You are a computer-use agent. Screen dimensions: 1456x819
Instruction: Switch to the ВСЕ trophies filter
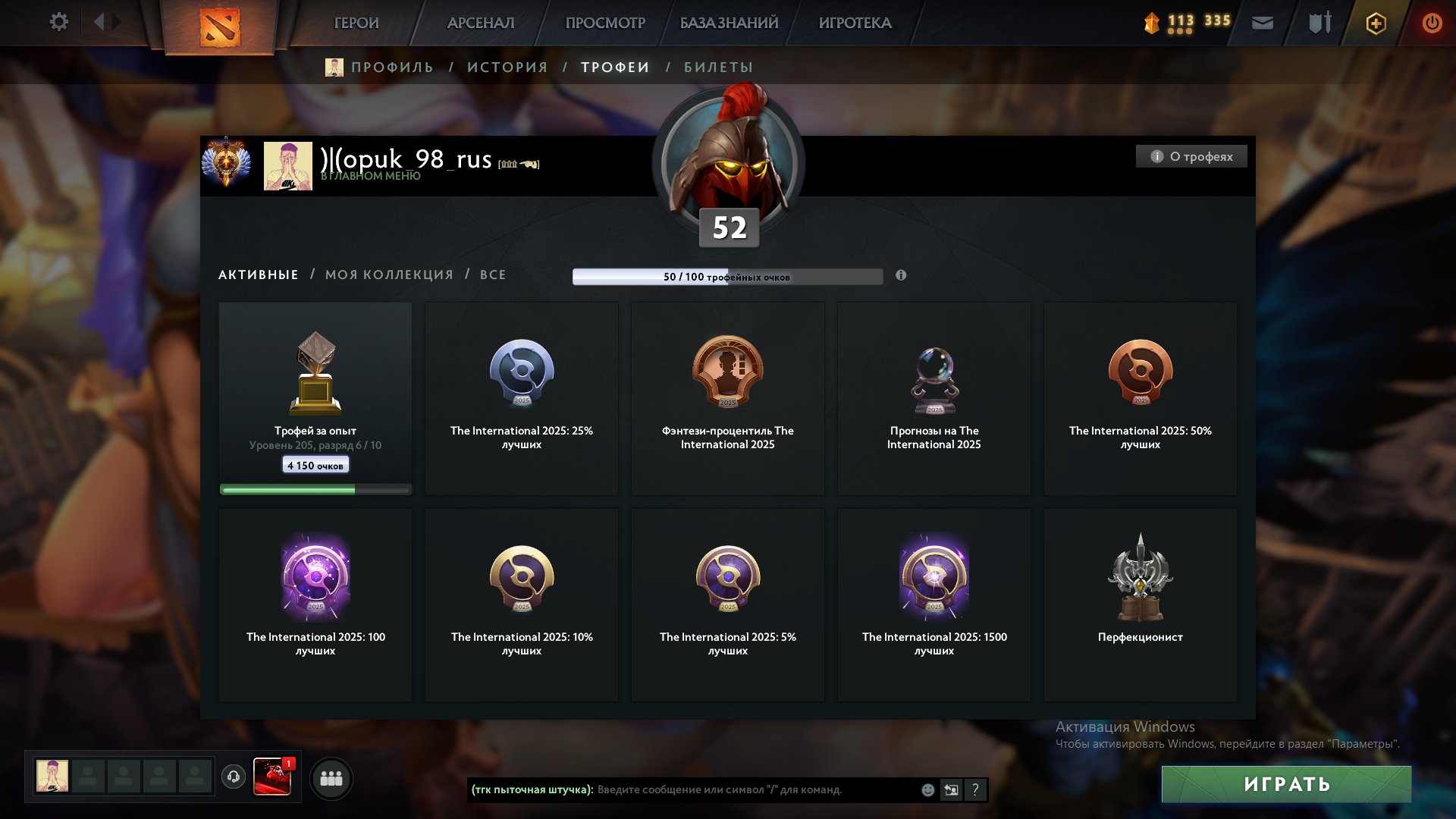pyautogui.click(x=491, y=275)
